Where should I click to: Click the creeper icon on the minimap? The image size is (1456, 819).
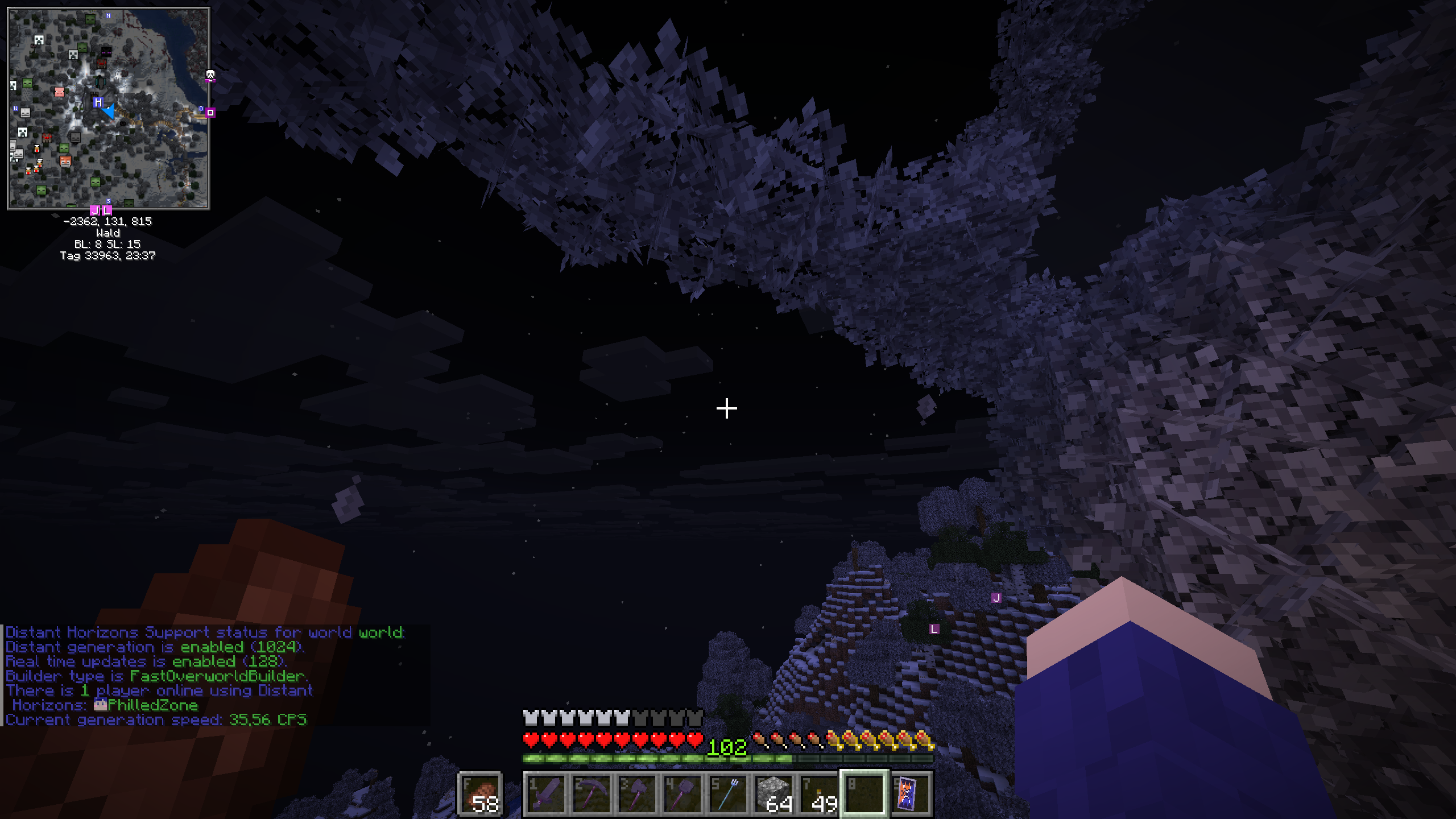(x=39, y=39)
